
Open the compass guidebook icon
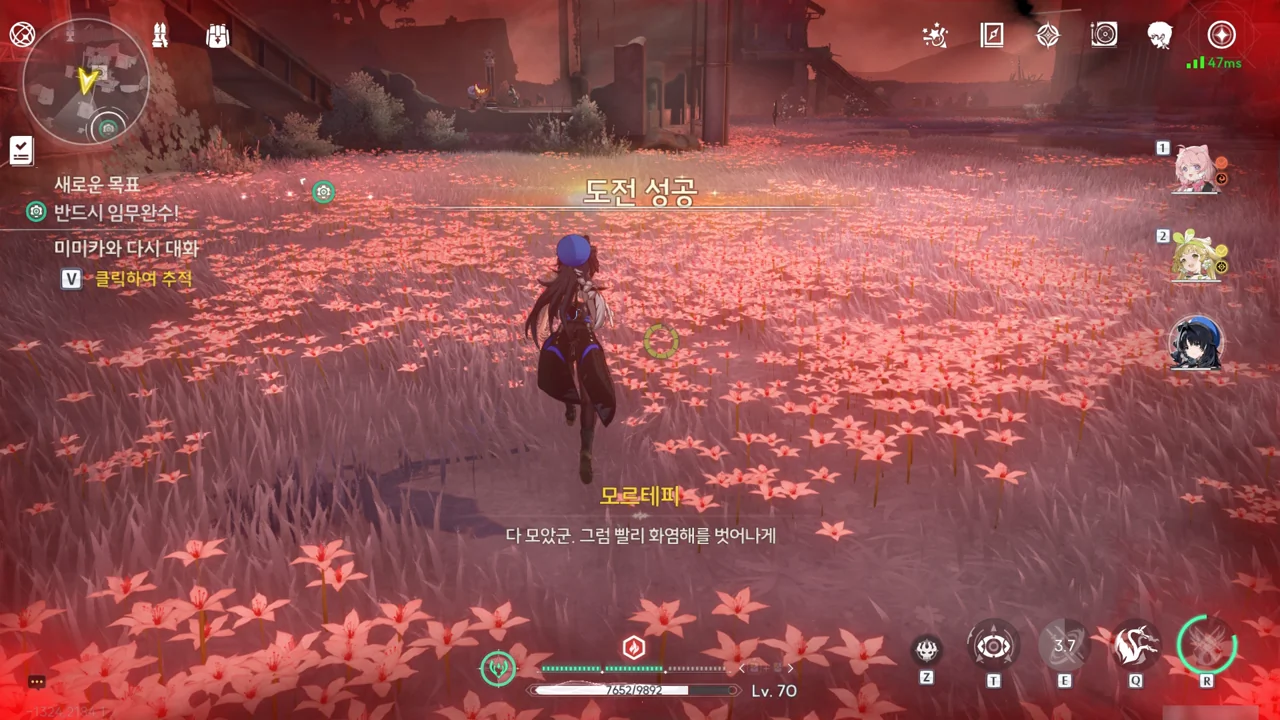click(x=991, y=35)
